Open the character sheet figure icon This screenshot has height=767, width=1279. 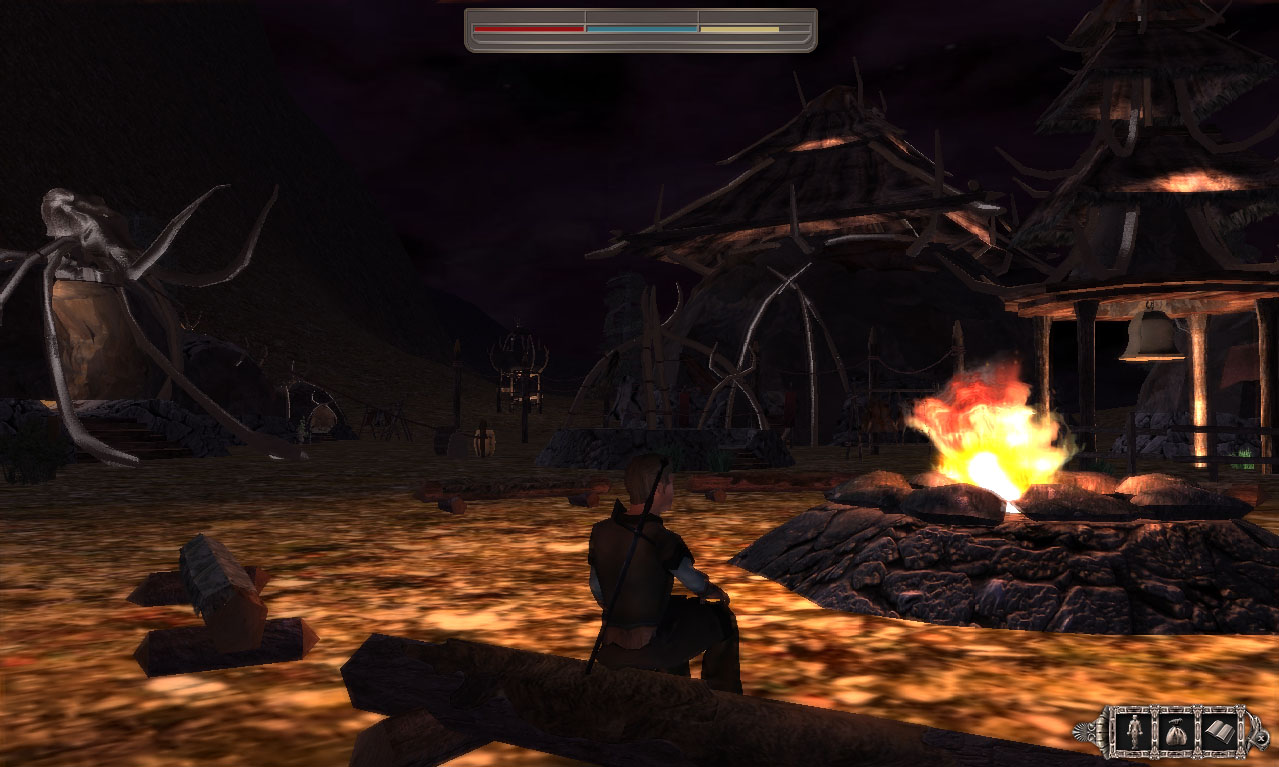tap(1133, 729)
